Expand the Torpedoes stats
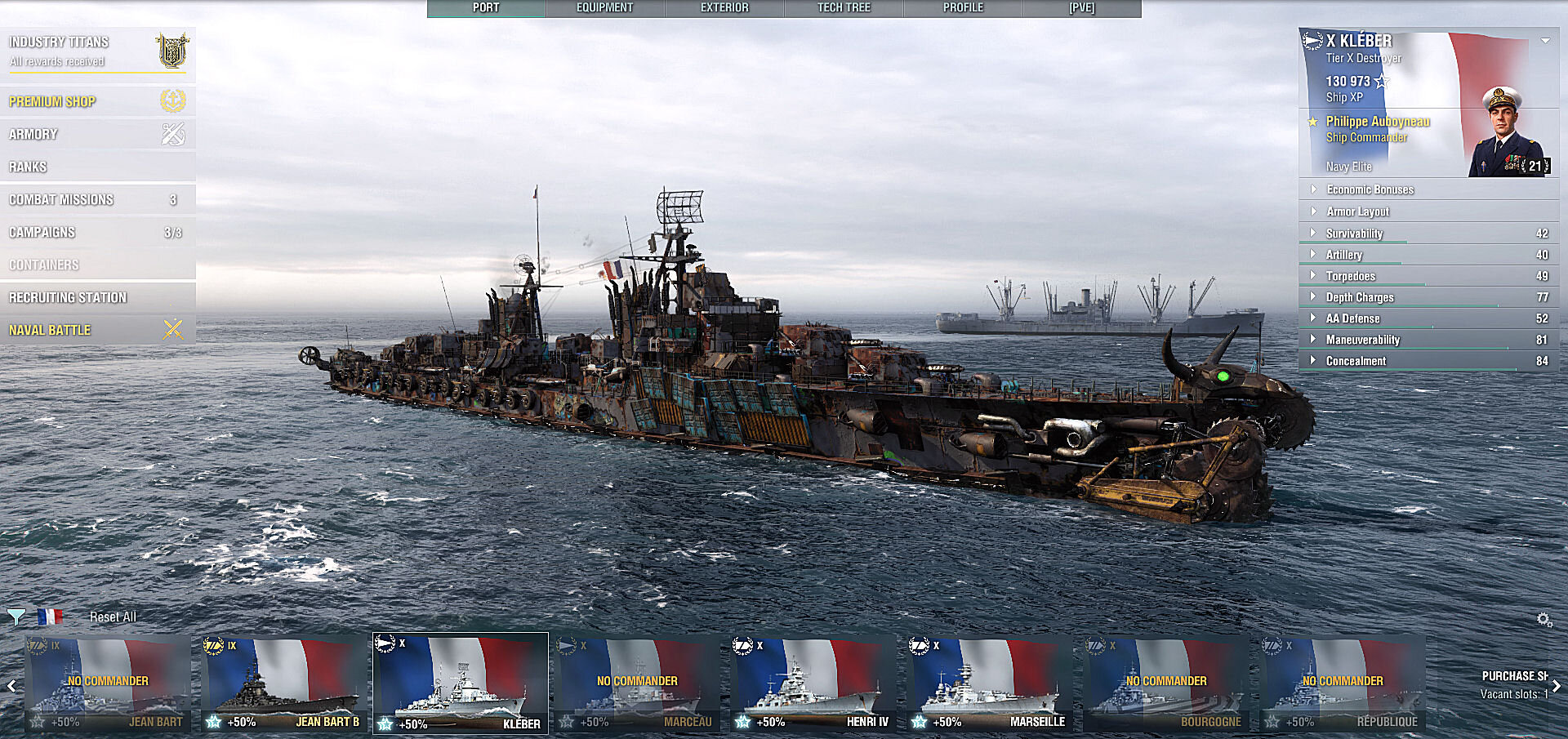1568x739 pixels. coord(1350,276)
